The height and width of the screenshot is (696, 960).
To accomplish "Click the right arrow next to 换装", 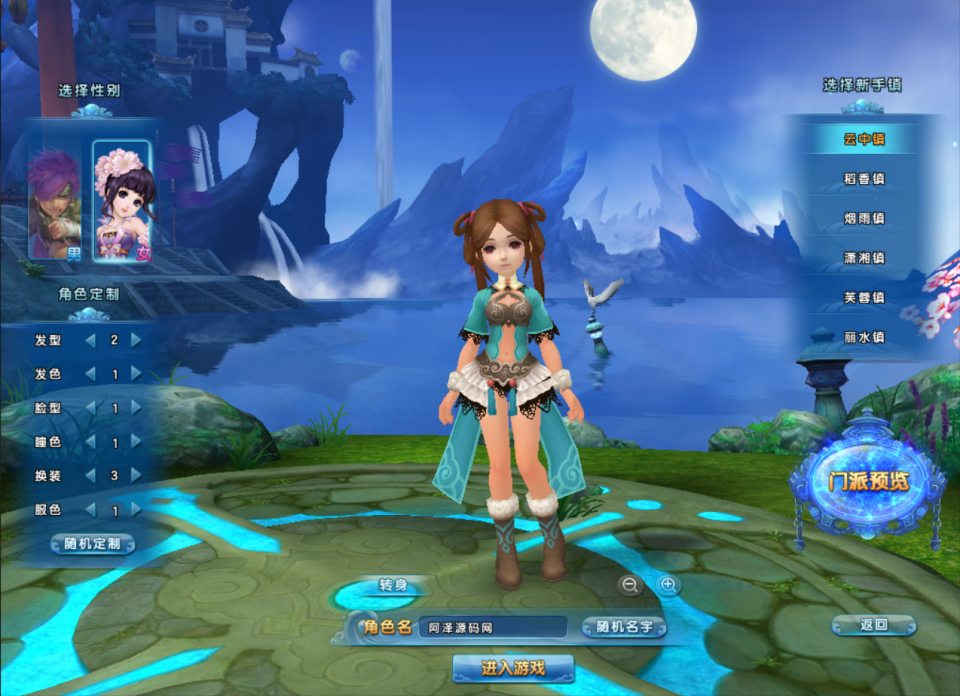I will [x=136, y=476].
